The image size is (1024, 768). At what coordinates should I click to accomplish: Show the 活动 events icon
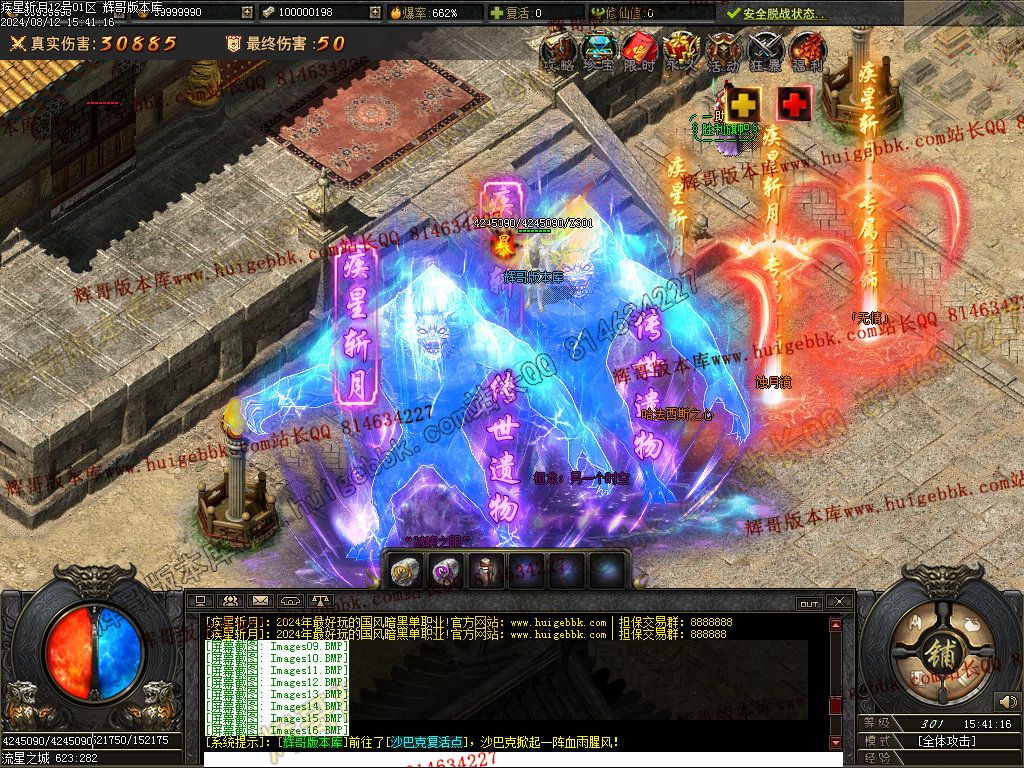click(x=723, y=50)
